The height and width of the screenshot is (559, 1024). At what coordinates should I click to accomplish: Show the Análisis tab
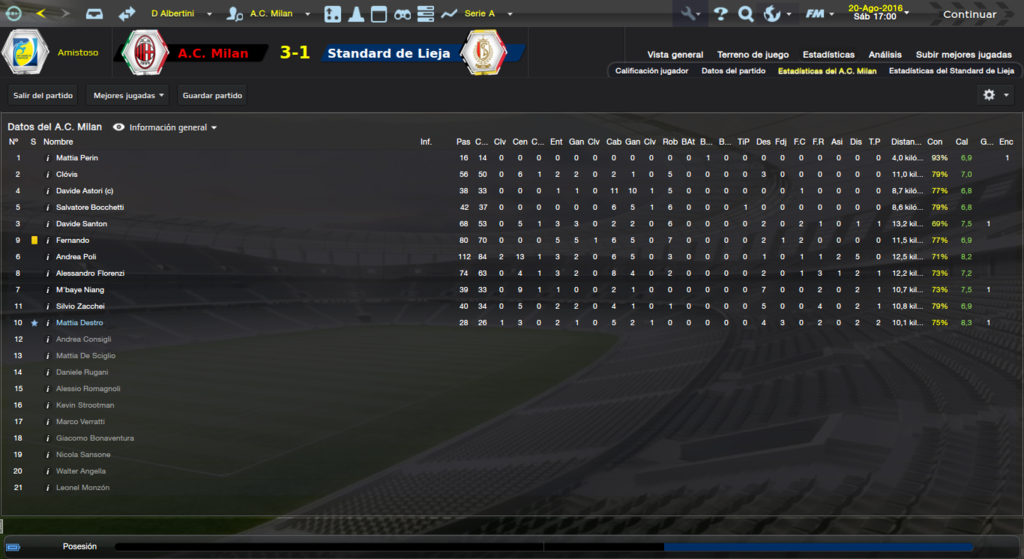tap(885, 55)
